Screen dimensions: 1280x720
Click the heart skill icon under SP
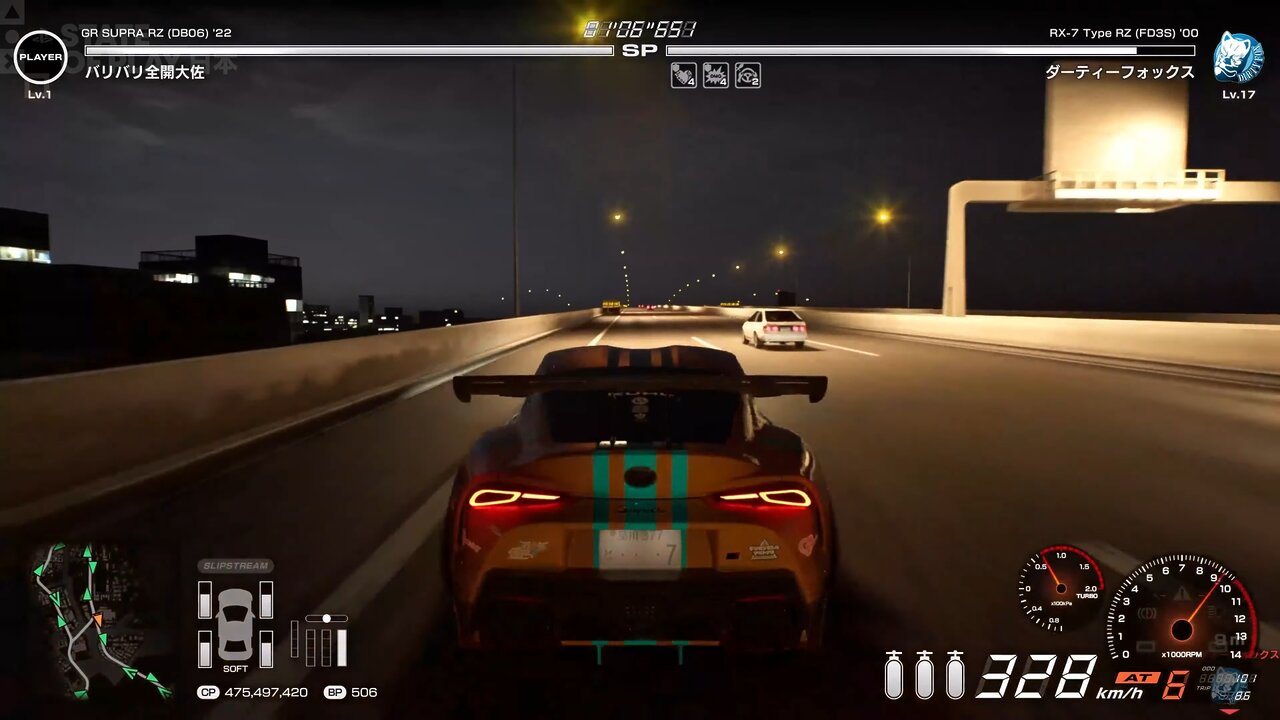(684, 76)
